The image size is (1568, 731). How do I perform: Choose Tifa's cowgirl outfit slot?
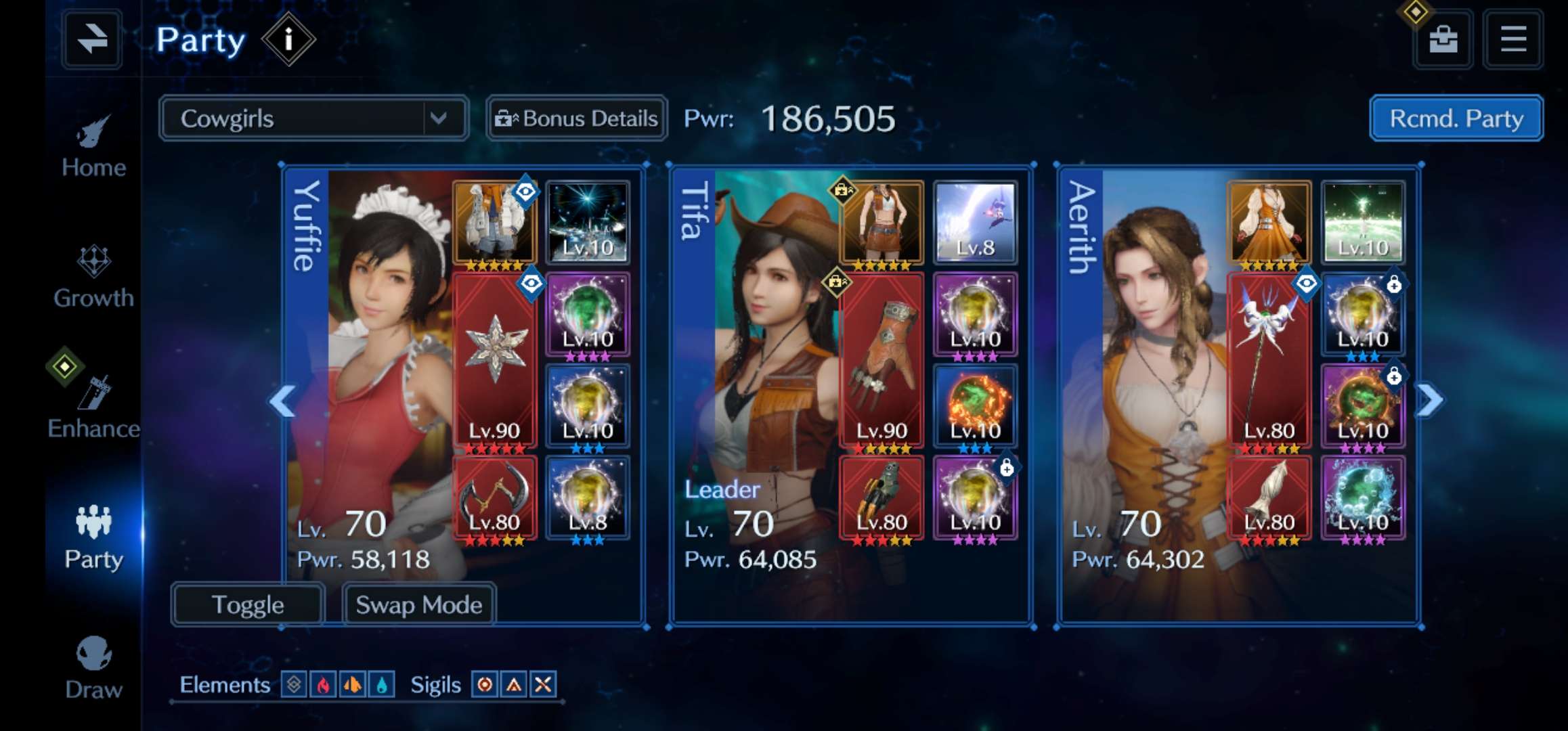tap(881, 222)
